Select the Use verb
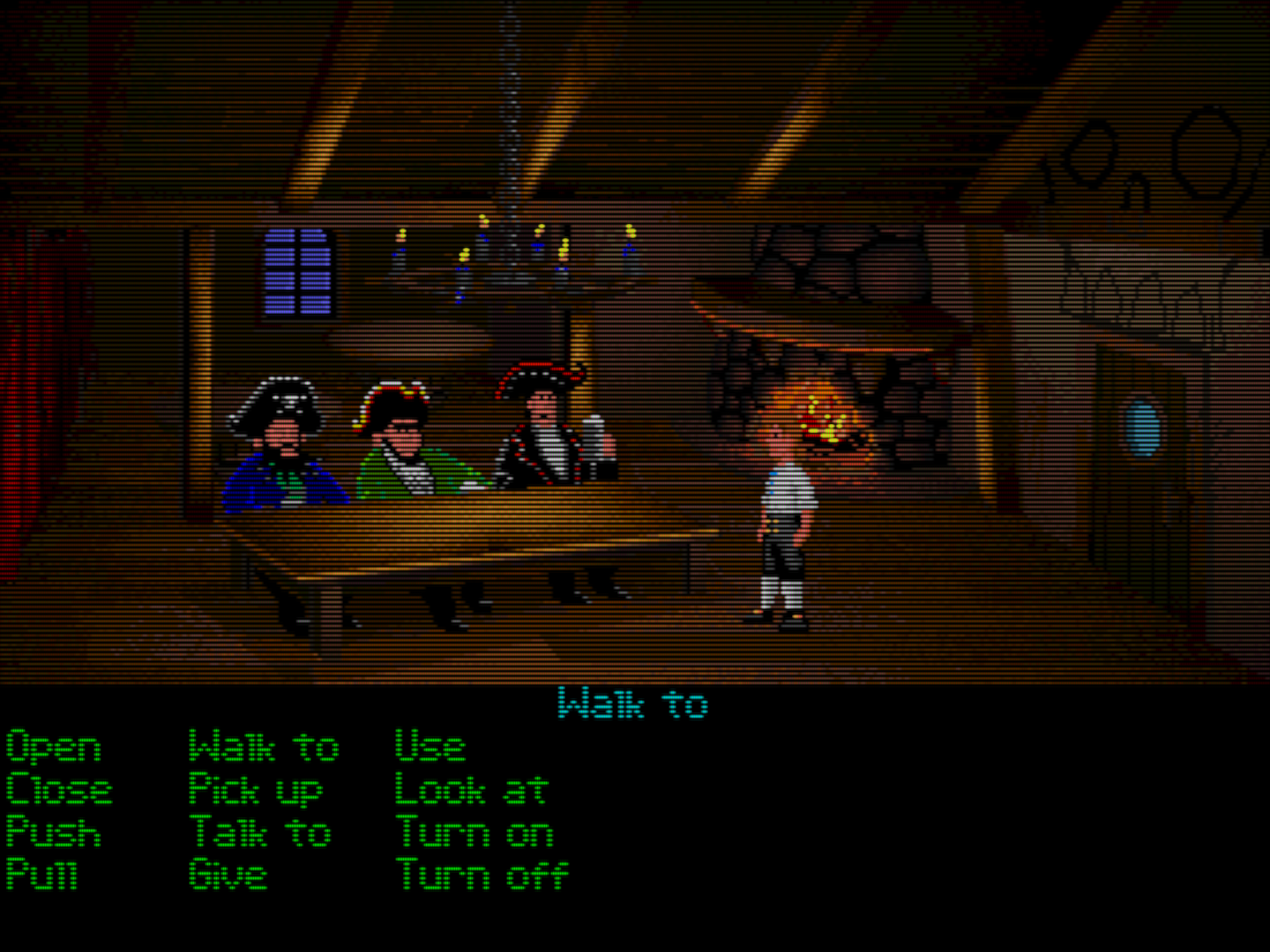This screenshot has height=952, width=1270. [x=430, y=747]
